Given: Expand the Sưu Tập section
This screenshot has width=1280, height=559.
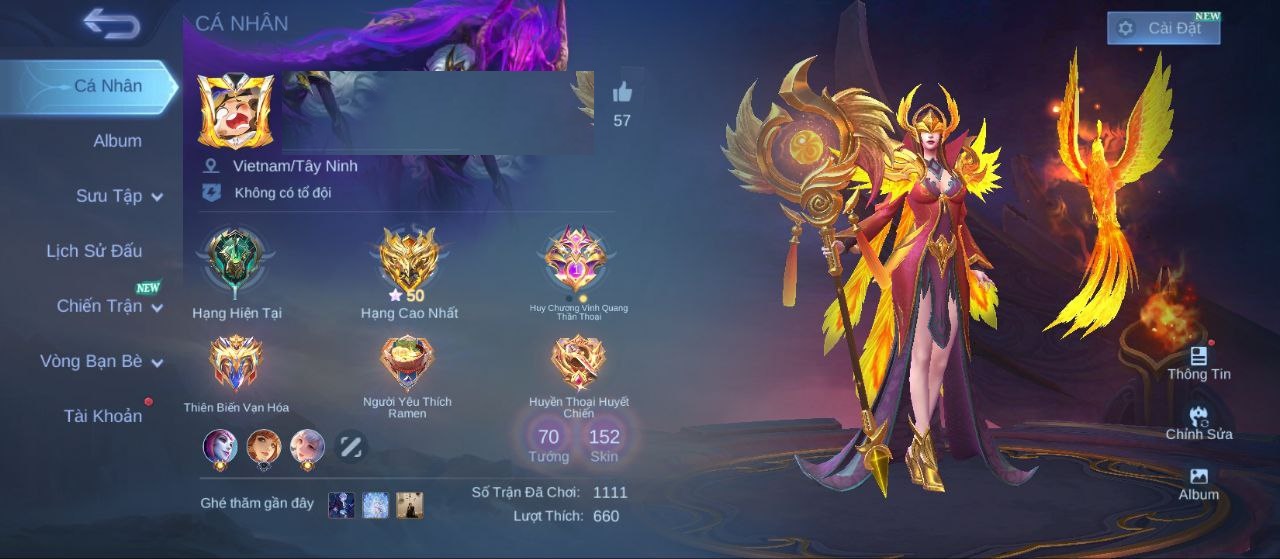Looking at the screenshot, I should tap(119, 196).
